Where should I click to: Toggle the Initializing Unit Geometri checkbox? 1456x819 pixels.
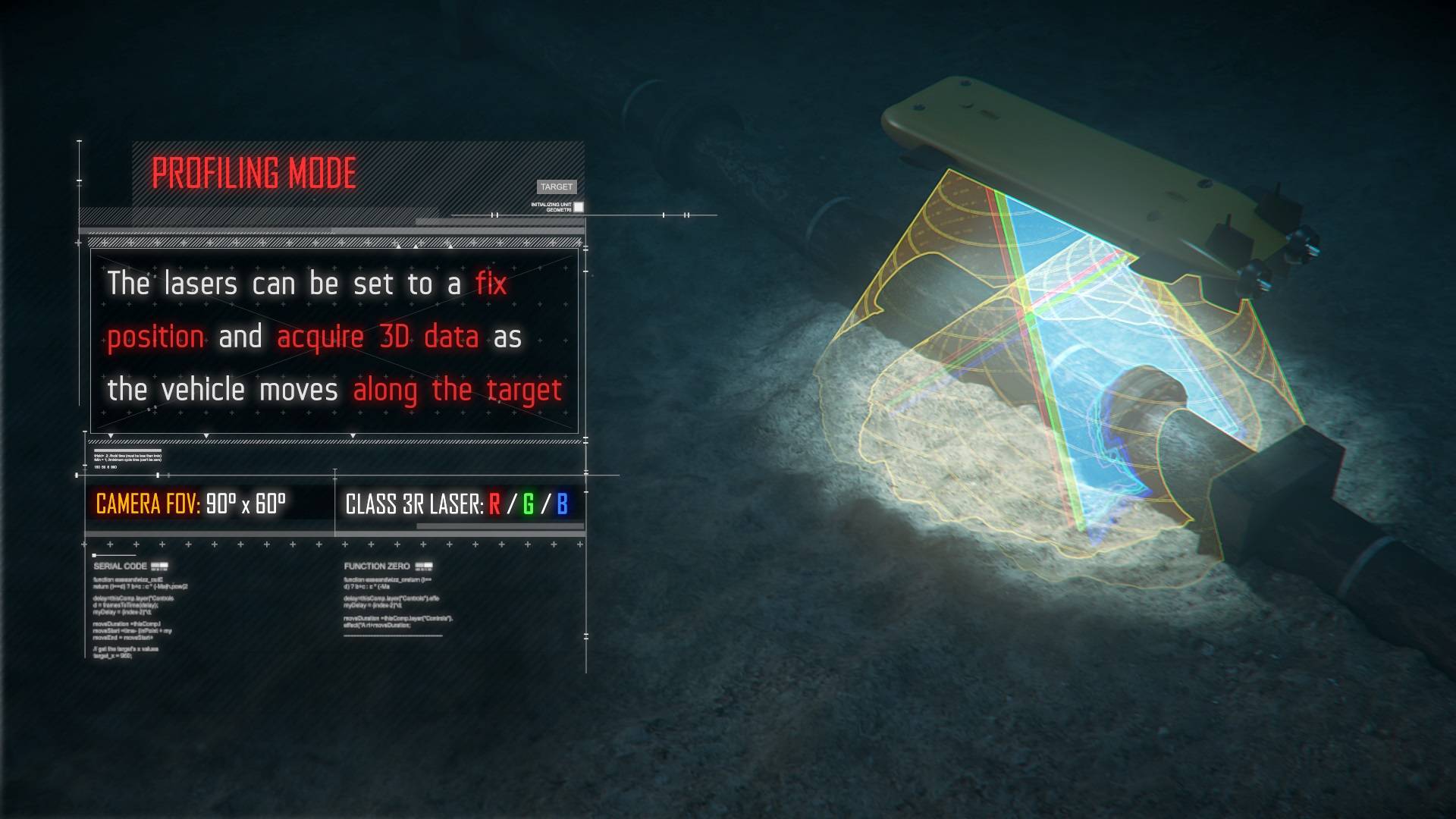click(x=579, y=207)
